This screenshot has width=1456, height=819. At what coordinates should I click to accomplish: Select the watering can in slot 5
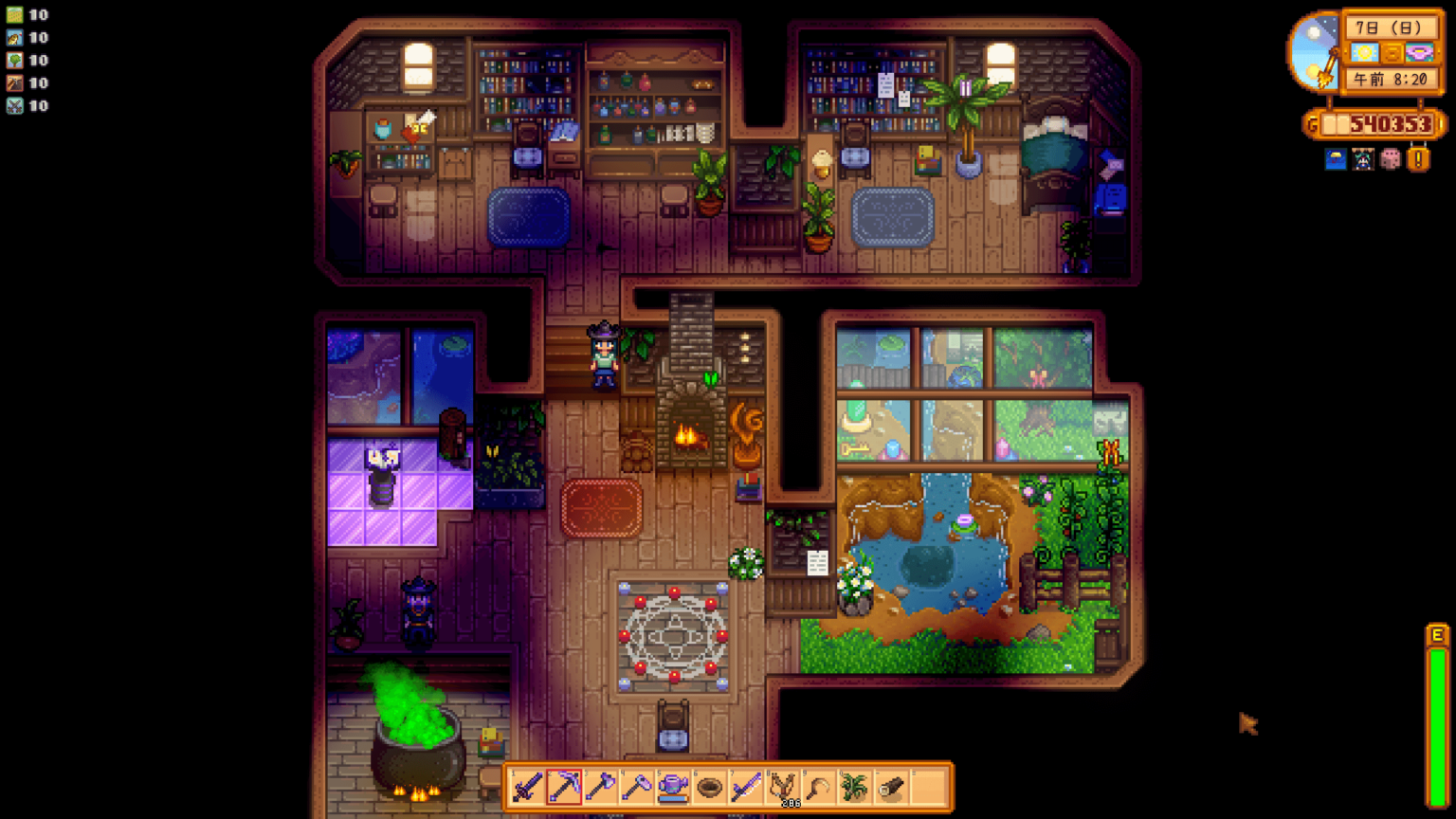coord(673,786)
